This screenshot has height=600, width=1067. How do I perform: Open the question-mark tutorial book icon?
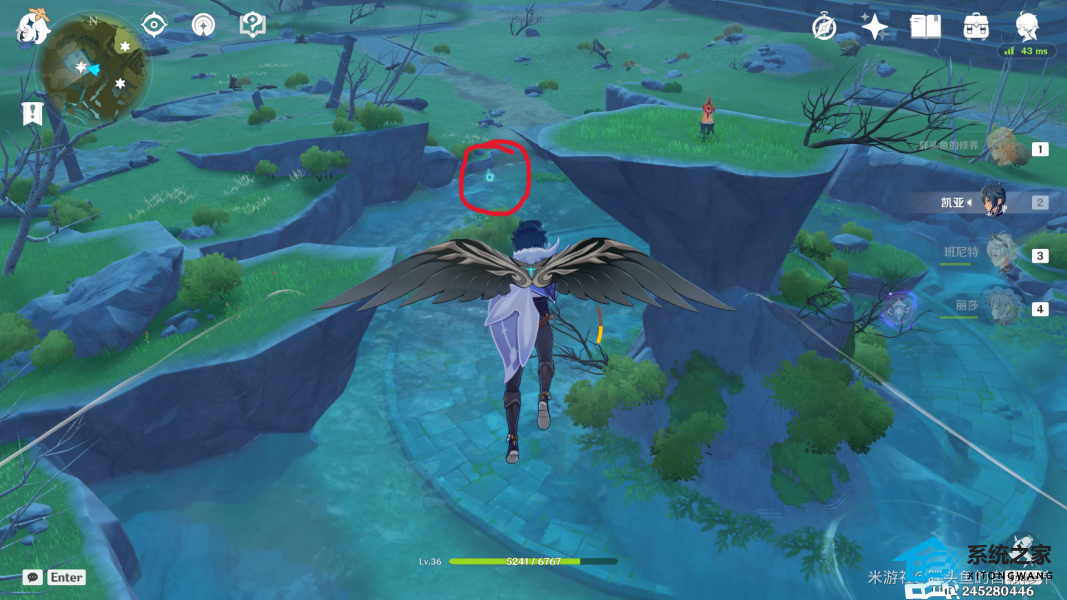tap(253, 24)
